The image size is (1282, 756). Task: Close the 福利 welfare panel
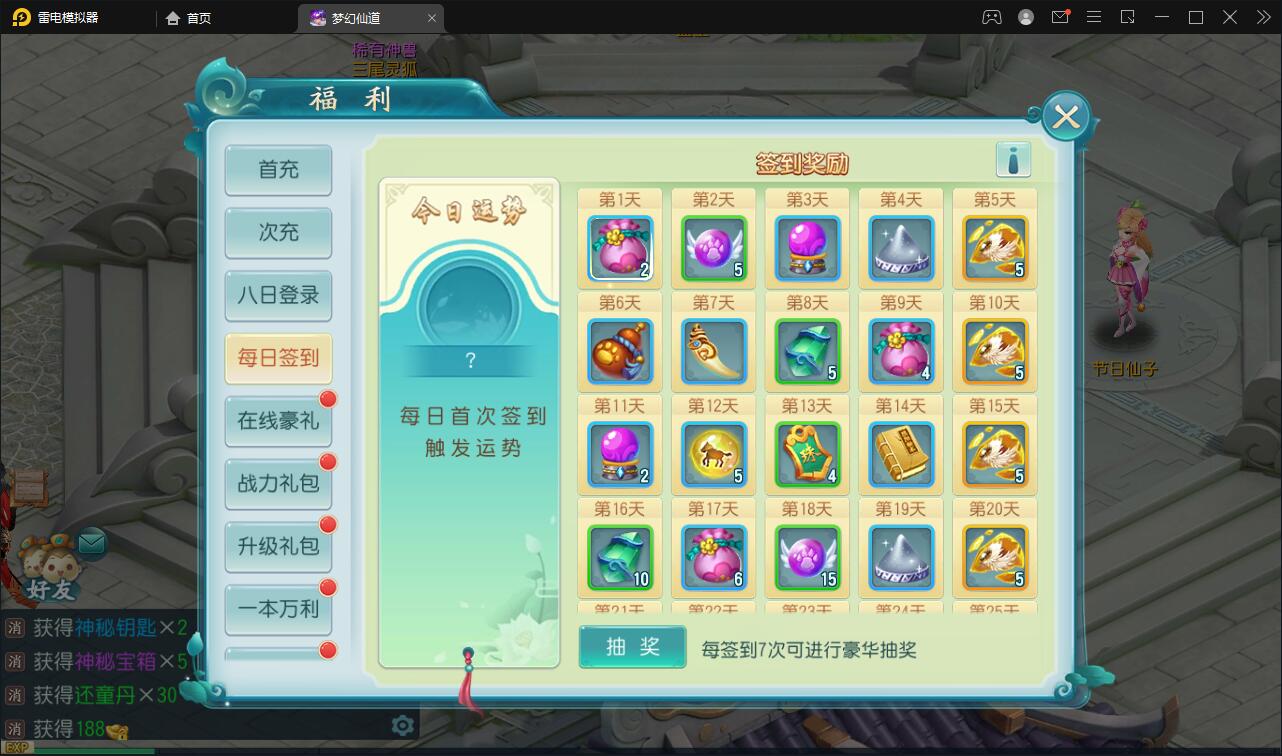1064,115
